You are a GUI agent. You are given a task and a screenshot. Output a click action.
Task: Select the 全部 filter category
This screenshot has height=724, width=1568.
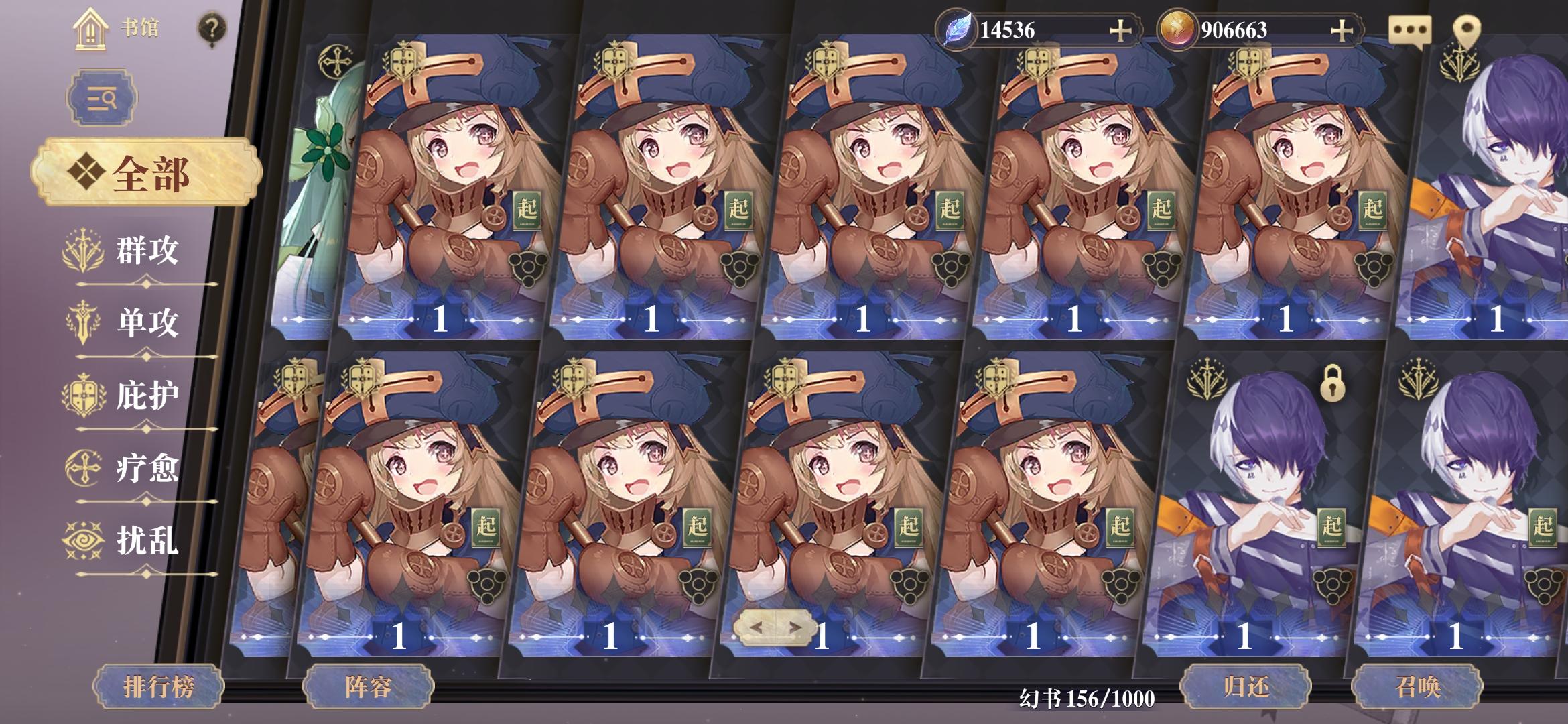tap(144, 171)
